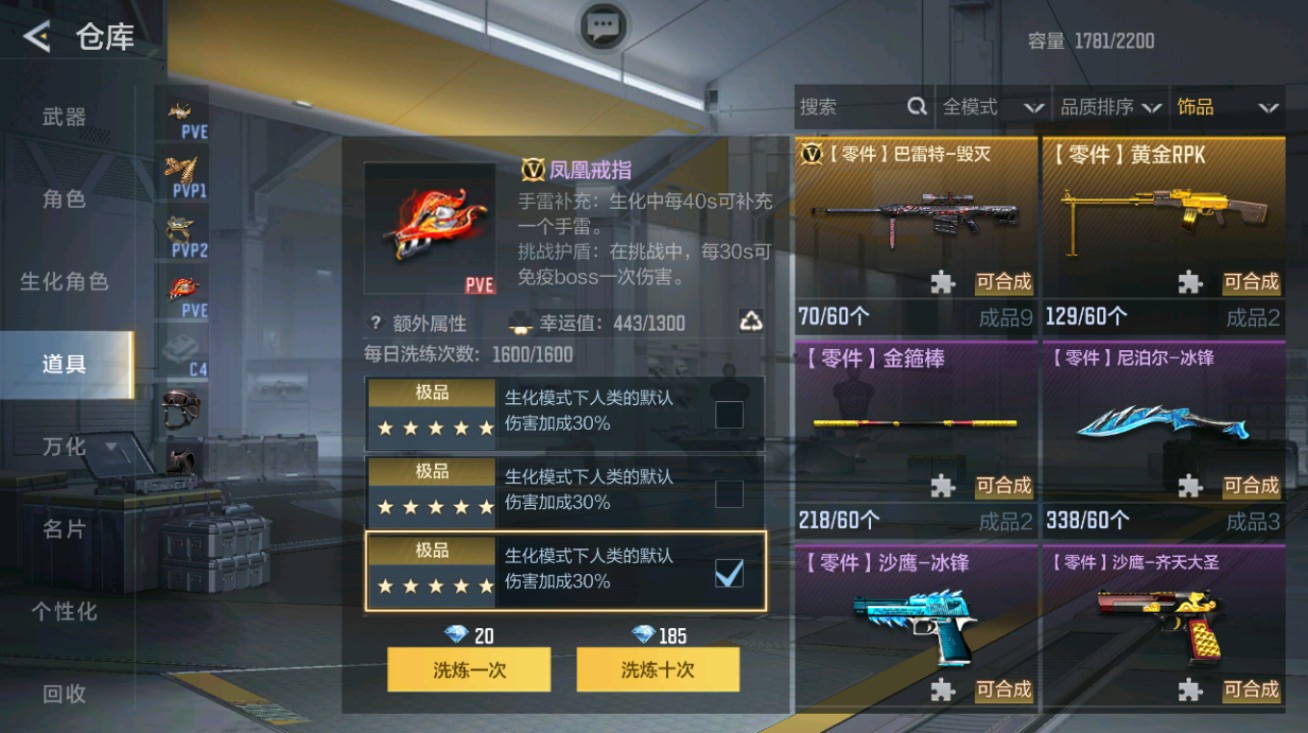Switch to the 万化 tab
This screenshot has height=733, width=1308.
(x=62, y=446)
